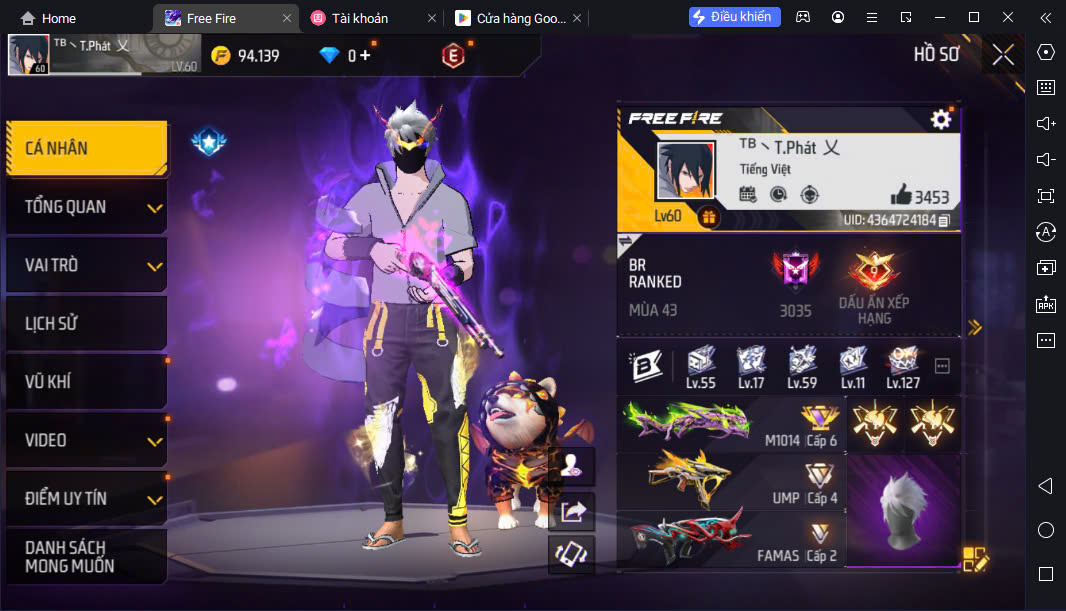Click the thumbs-up likes button

pyautogui.click(x=900, y=195)
